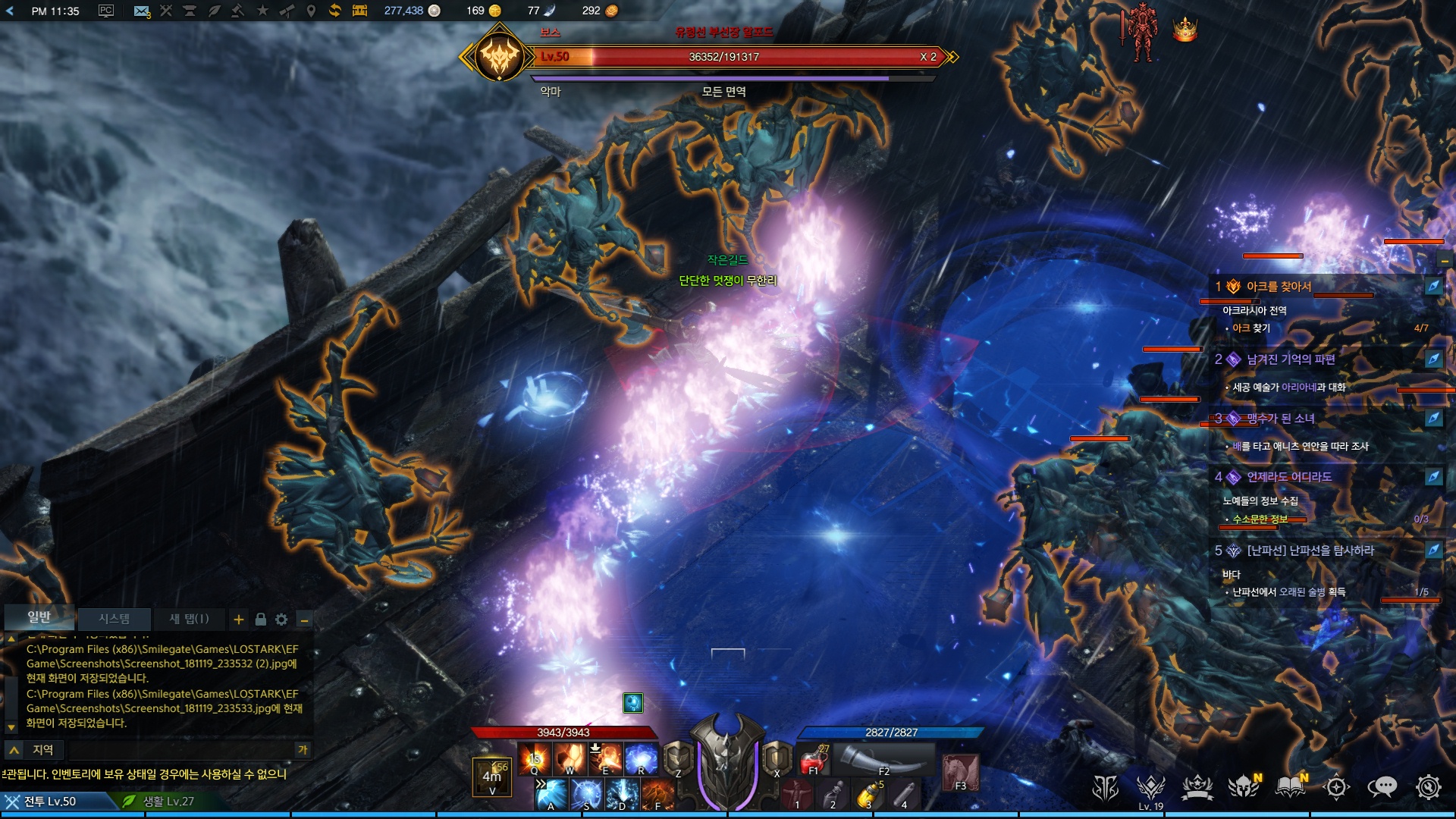The height and width of the screenshot is (819, 1456).
Task: Minimize the chat window
Action: click(x=304, y=620)
